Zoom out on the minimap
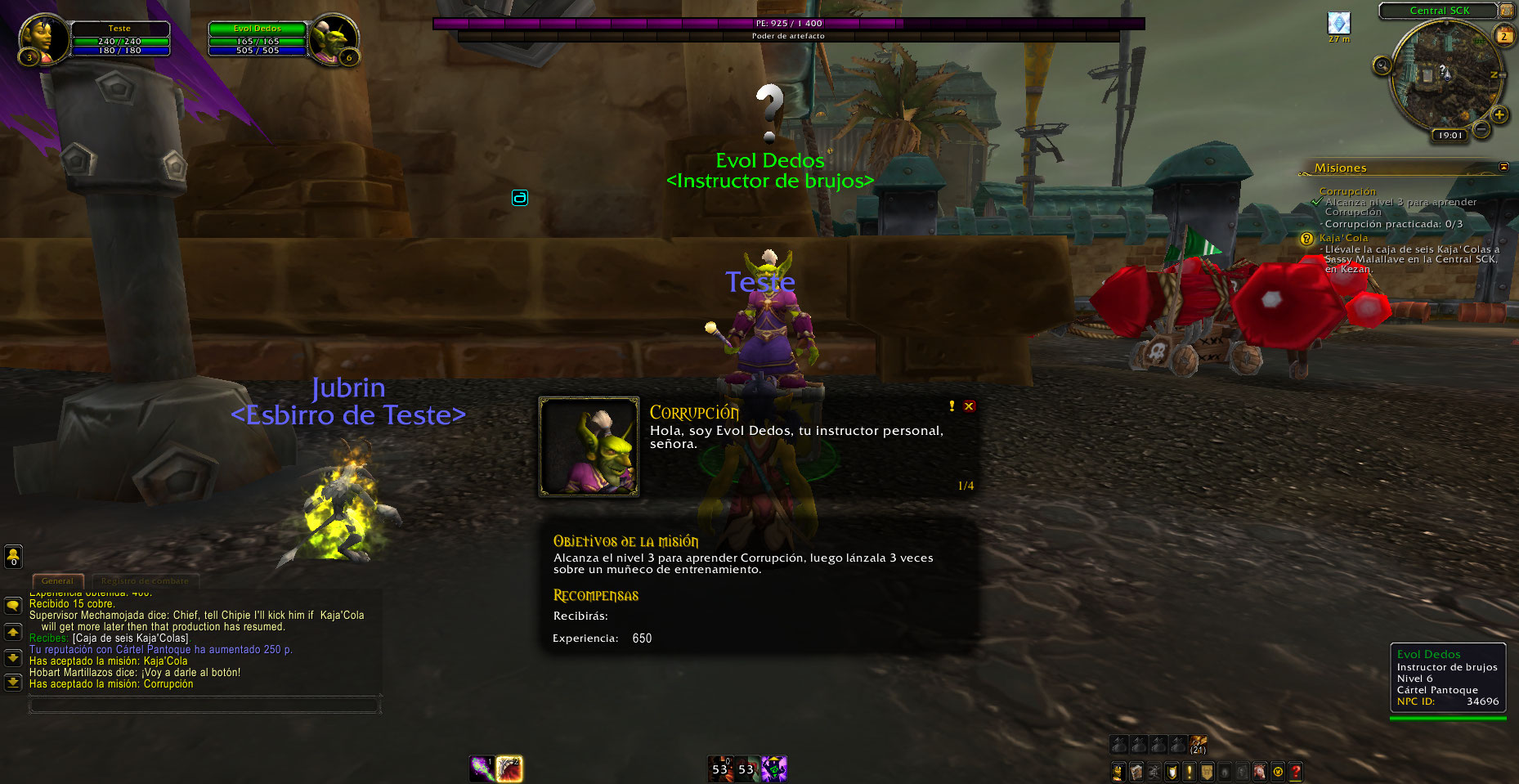Image resolution: width=1519 pixels, height=784 pixels. pos(1481,128)
